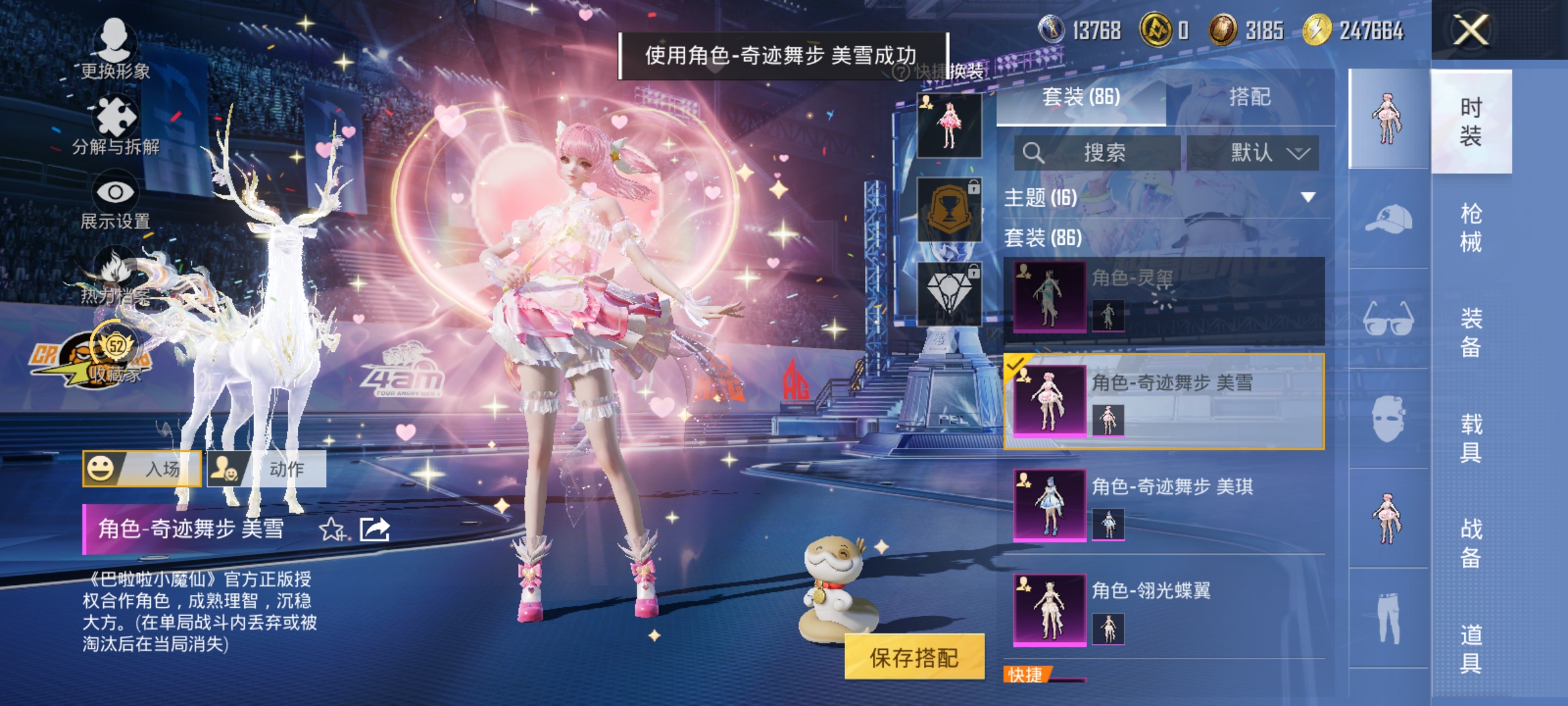Viewport: 1568px width, 706px height.
Task: Open 展示设置 via the eye icon
Action: [116, 191]
